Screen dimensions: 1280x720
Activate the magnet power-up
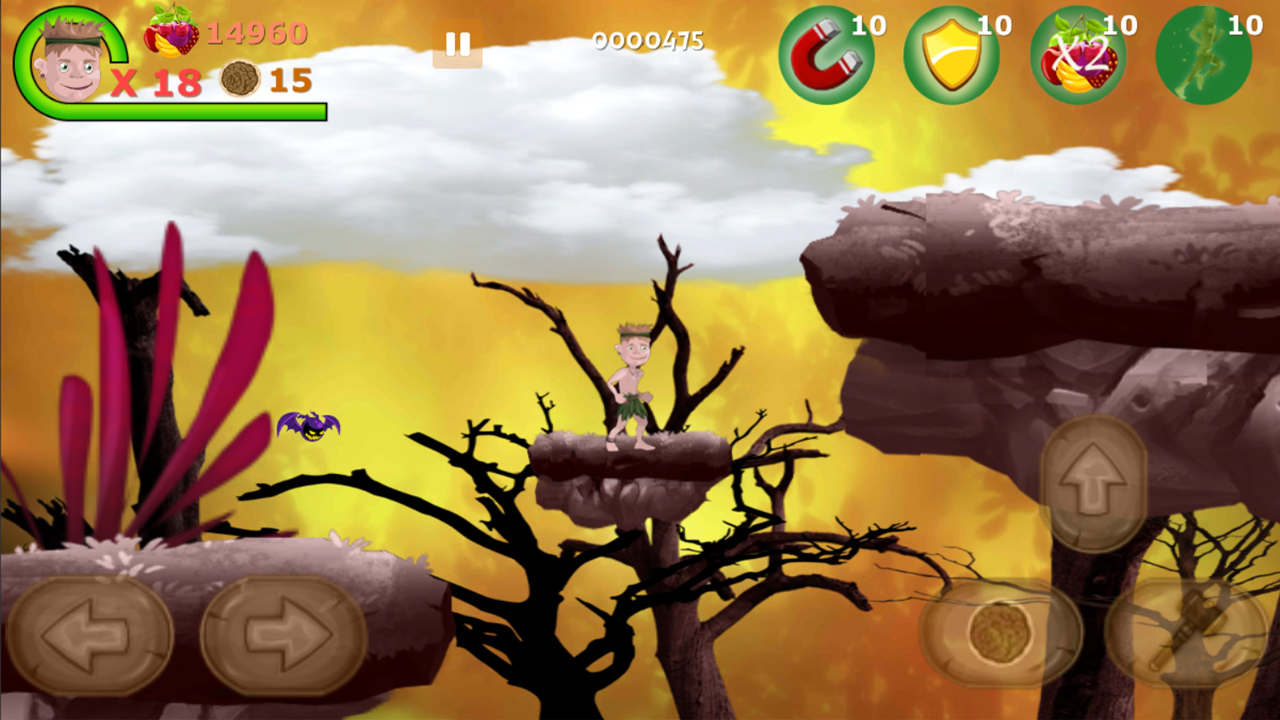pyautogui.click(x=827, y=54)
